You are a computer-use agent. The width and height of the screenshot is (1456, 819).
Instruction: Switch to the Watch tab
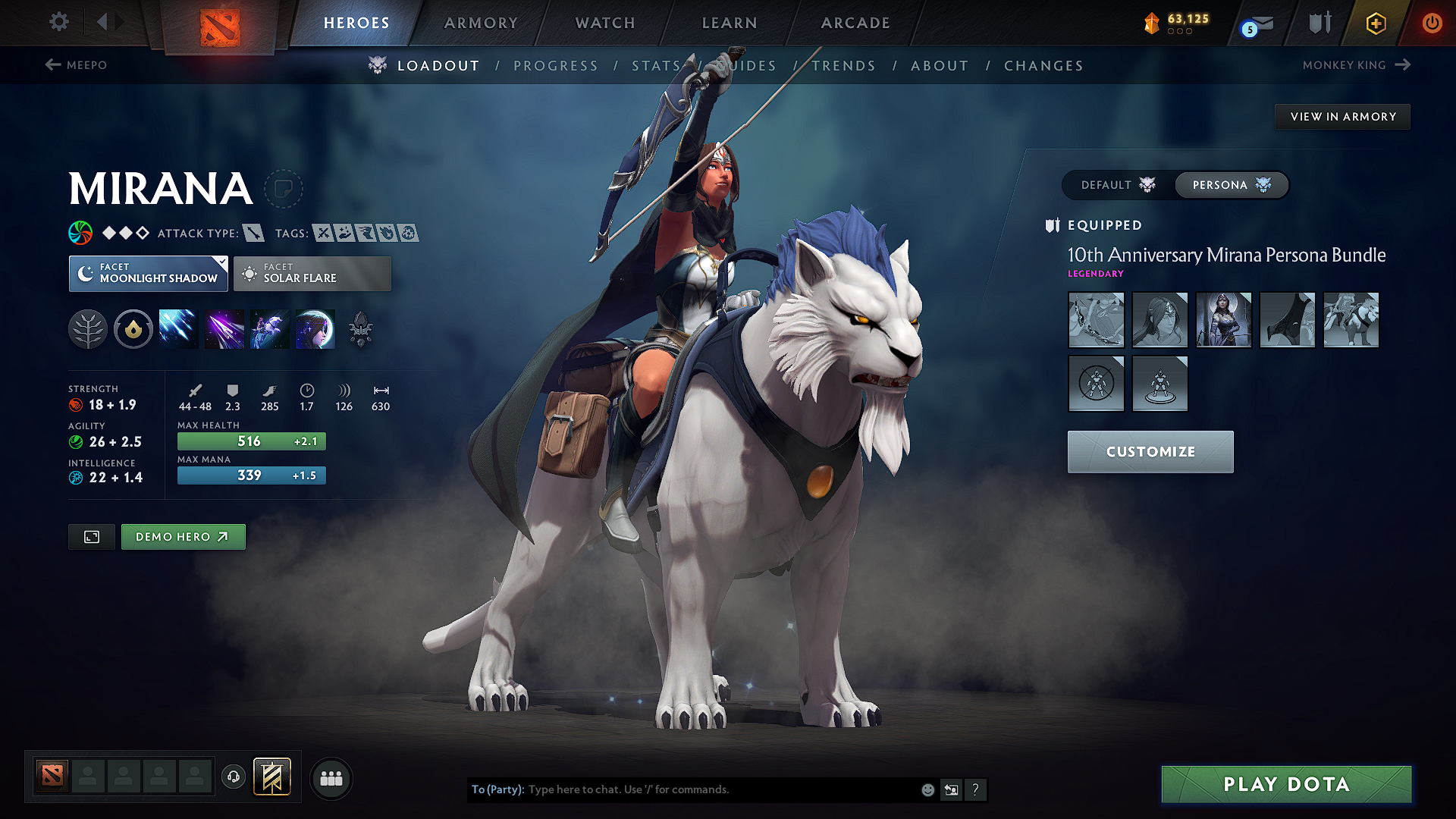coord(605,23)
